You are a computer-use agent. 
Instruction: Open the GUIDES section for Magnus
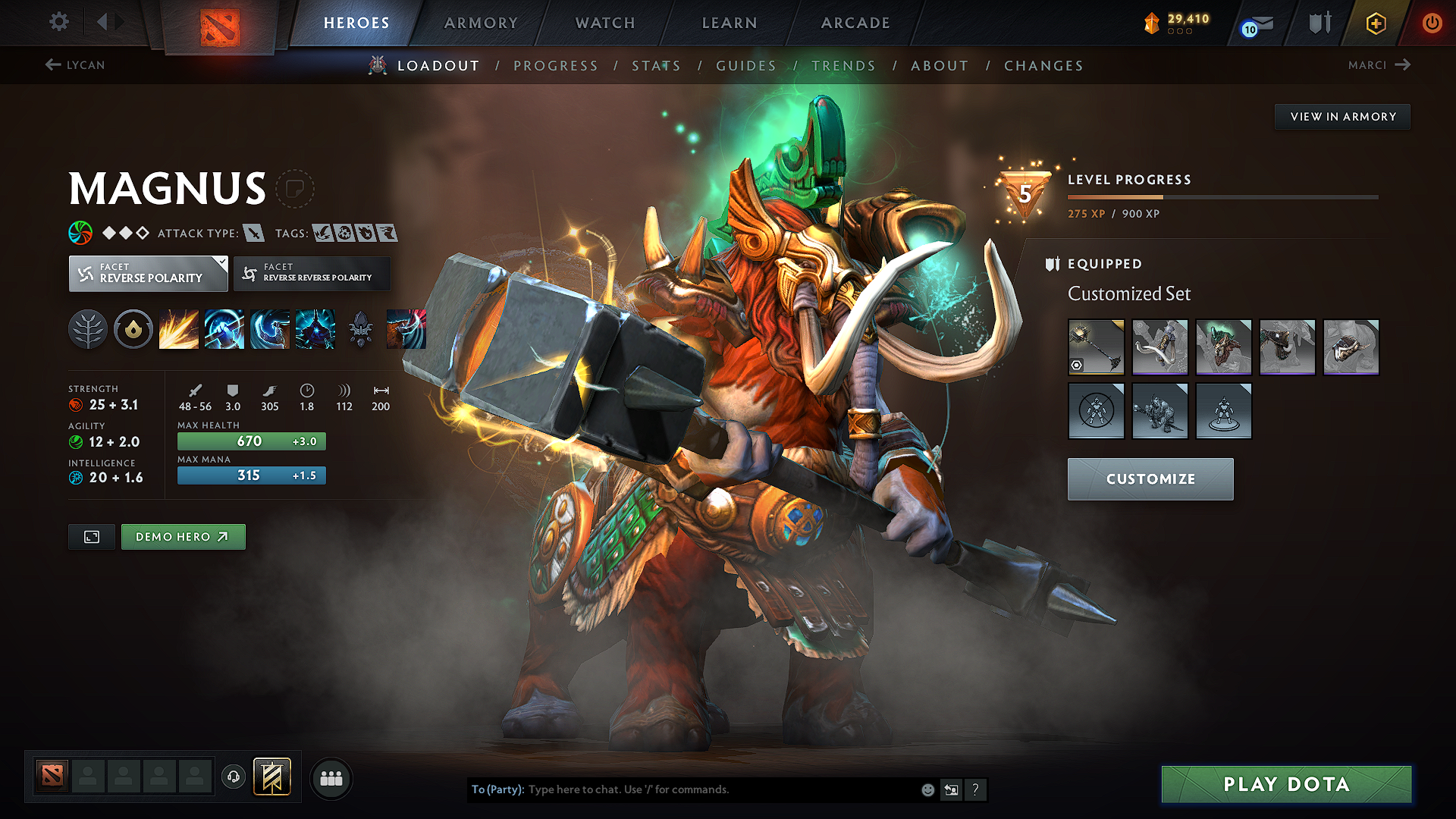[745, 65]
